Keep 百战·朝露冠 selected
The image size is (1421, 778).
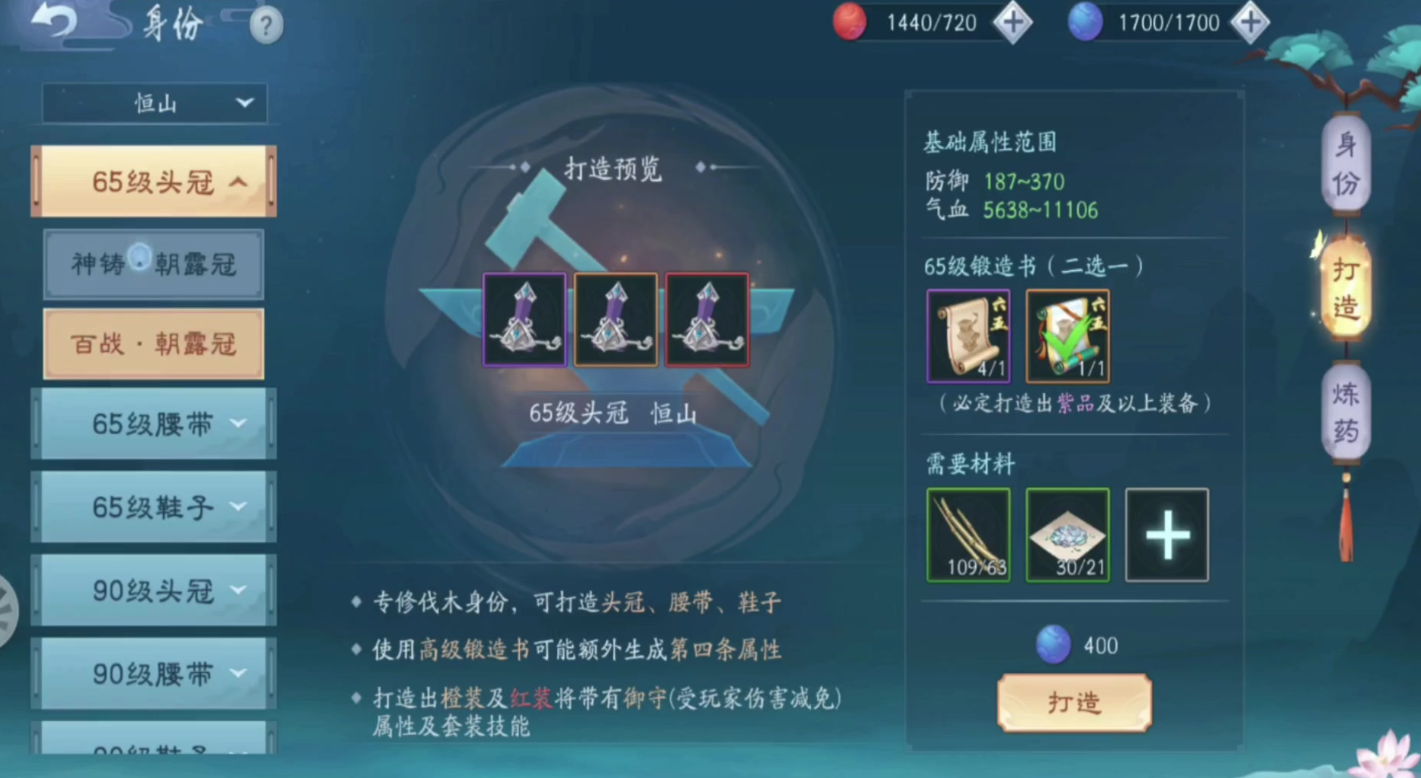(153, 343)
